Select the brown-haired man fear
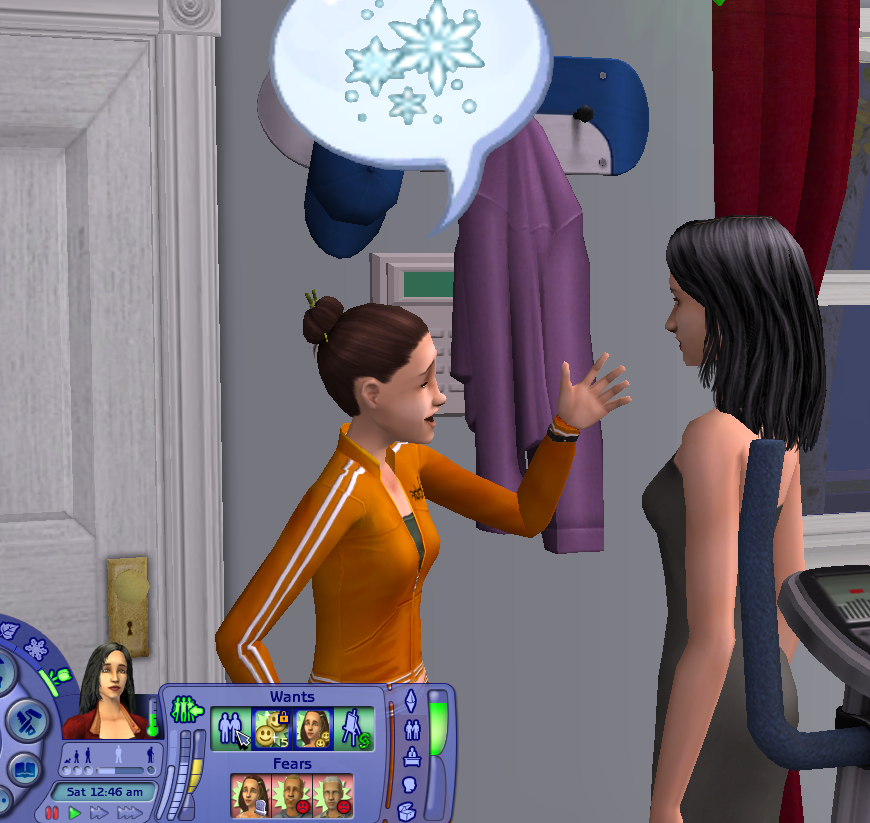 click(291, 797)
